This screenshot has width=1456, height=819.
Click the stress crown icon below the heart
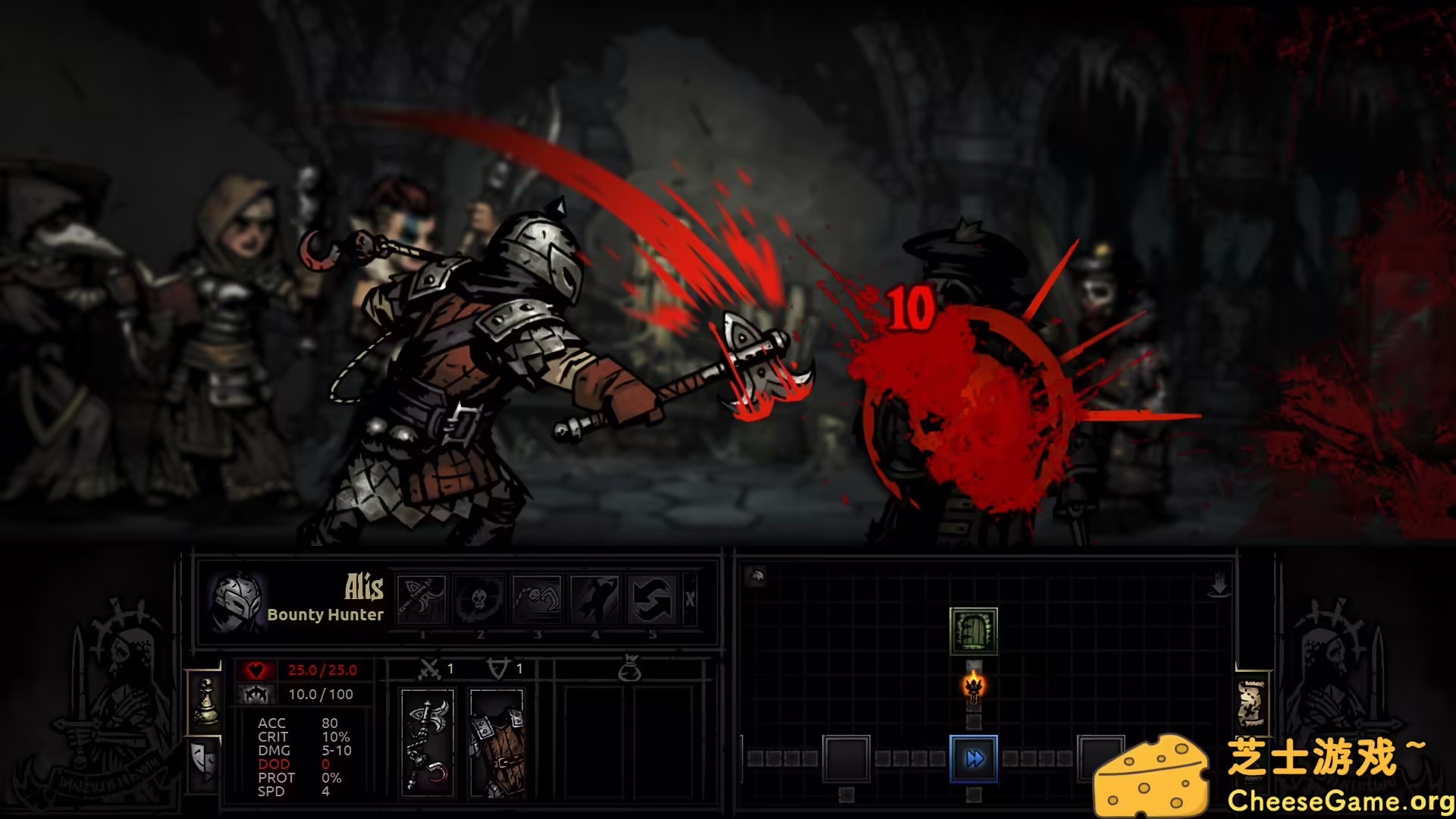click(256, 693)
